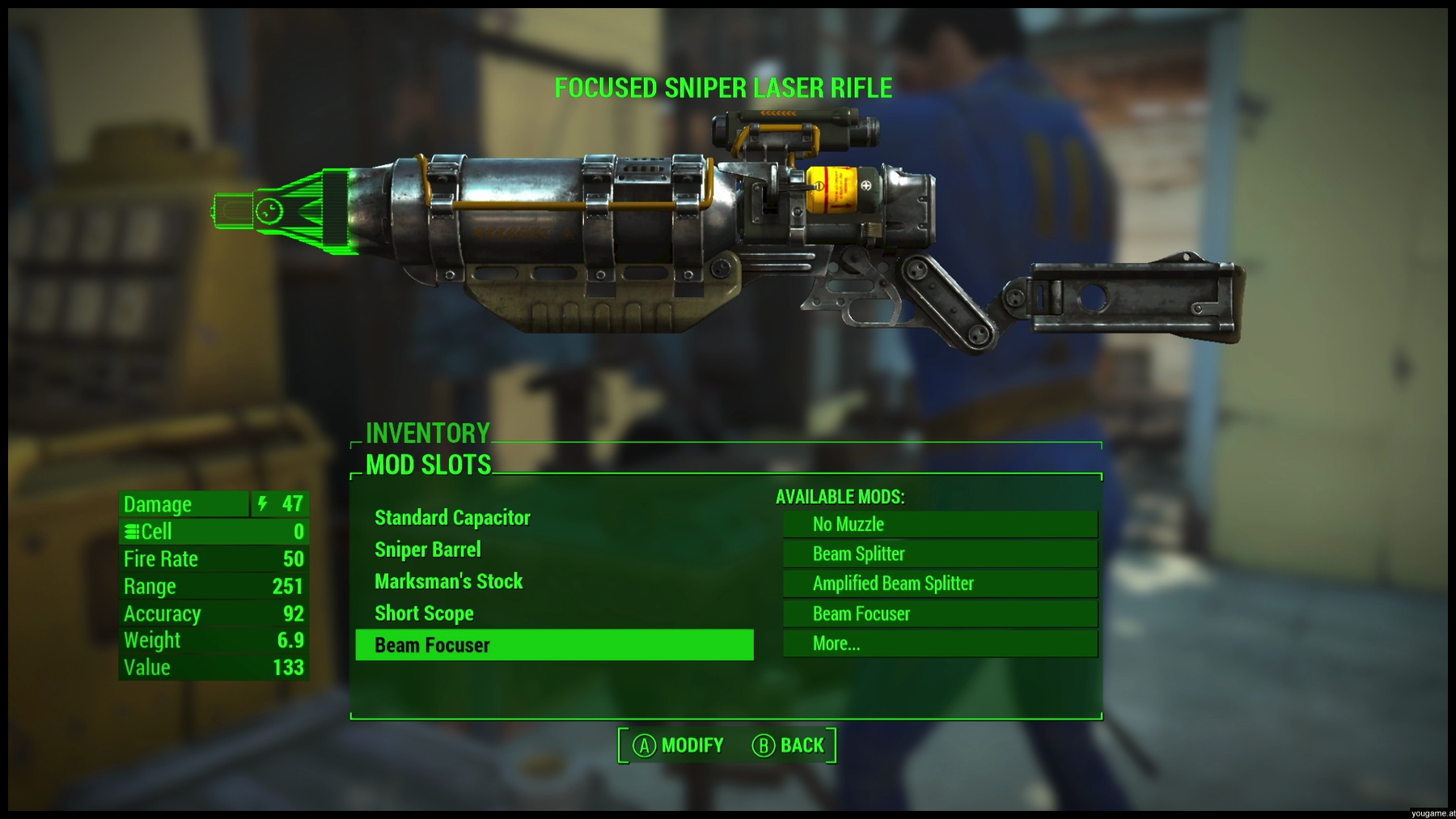Select the Standard Capacitor mod slot
The width and height of the screenshot is (1456, 819).
click(x=452, y=518)
